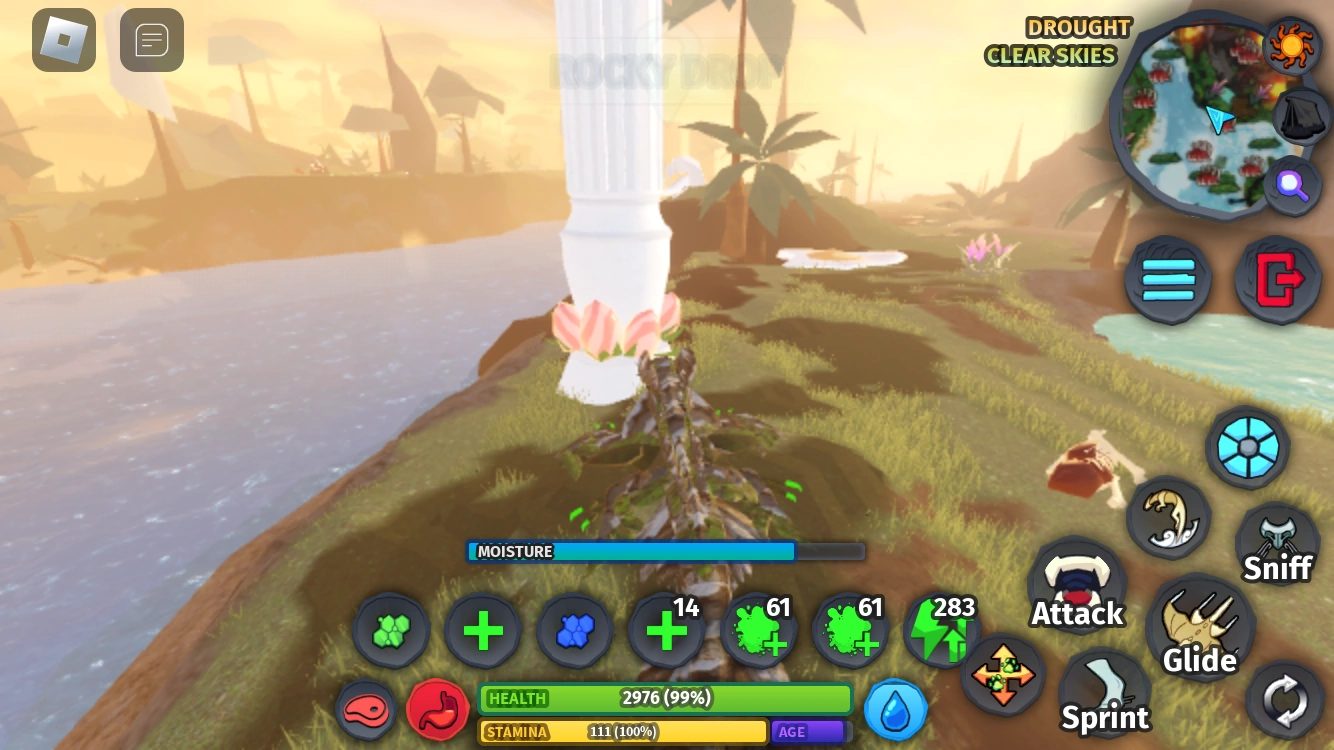The width and height of the screenshot is (1334, 750).
Task: Toggle Glide mode
Action: point(1200,628)
